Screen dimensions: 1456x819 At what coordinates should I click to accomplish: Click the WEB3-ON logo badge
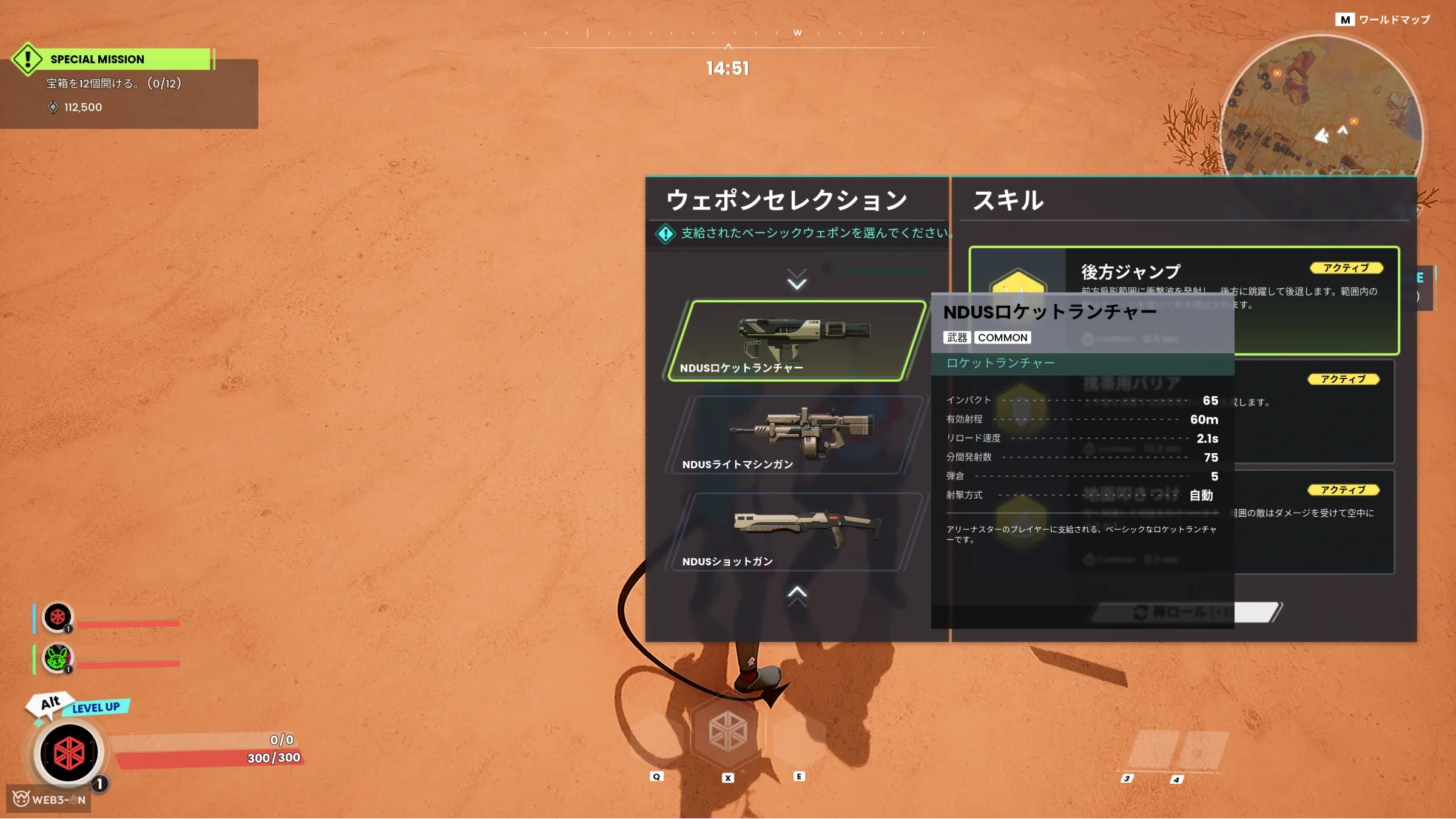49,799
